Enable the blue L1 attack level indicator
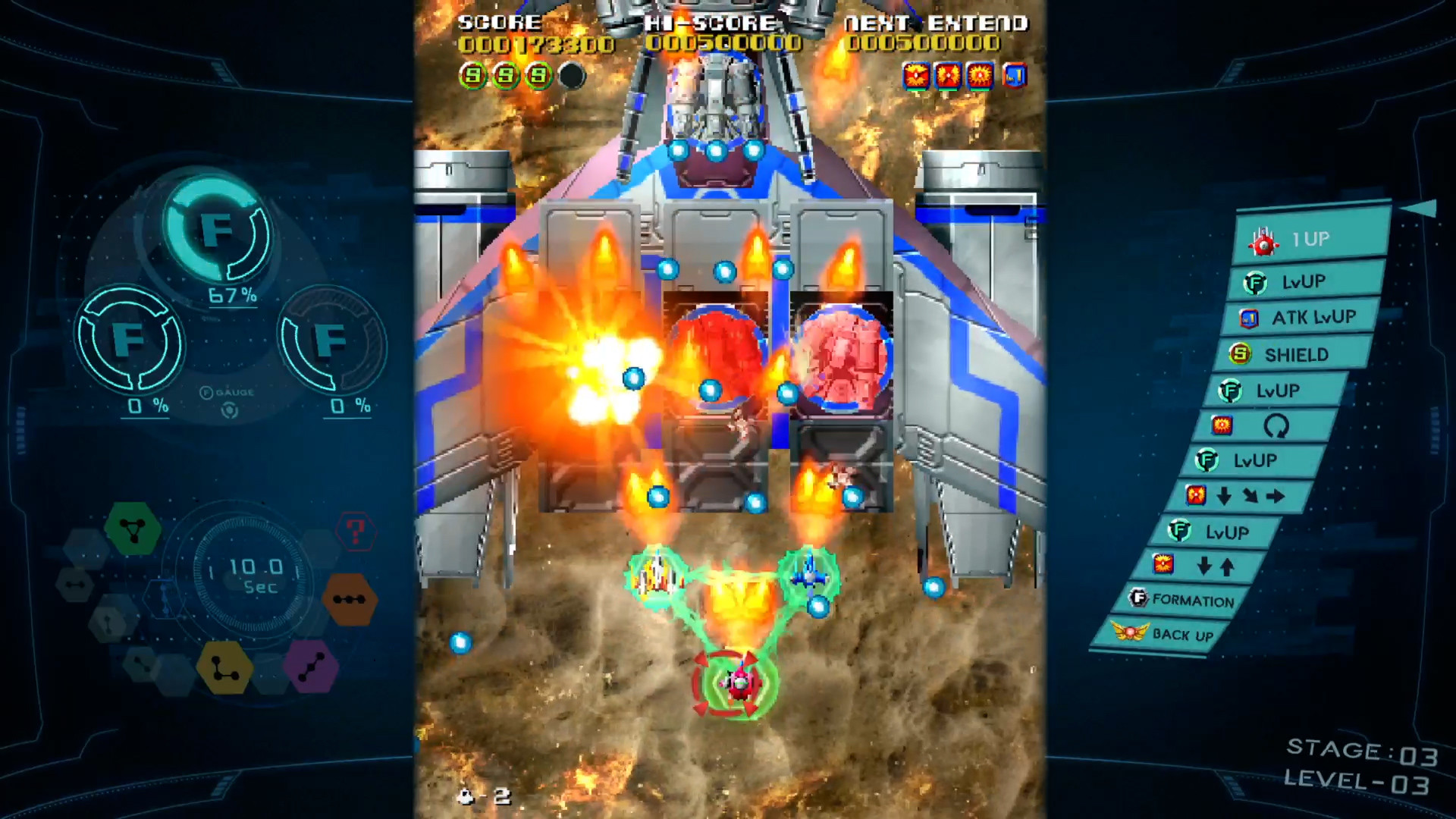The height and width of the screenshot is (819, 1456). coord(1015,76)
